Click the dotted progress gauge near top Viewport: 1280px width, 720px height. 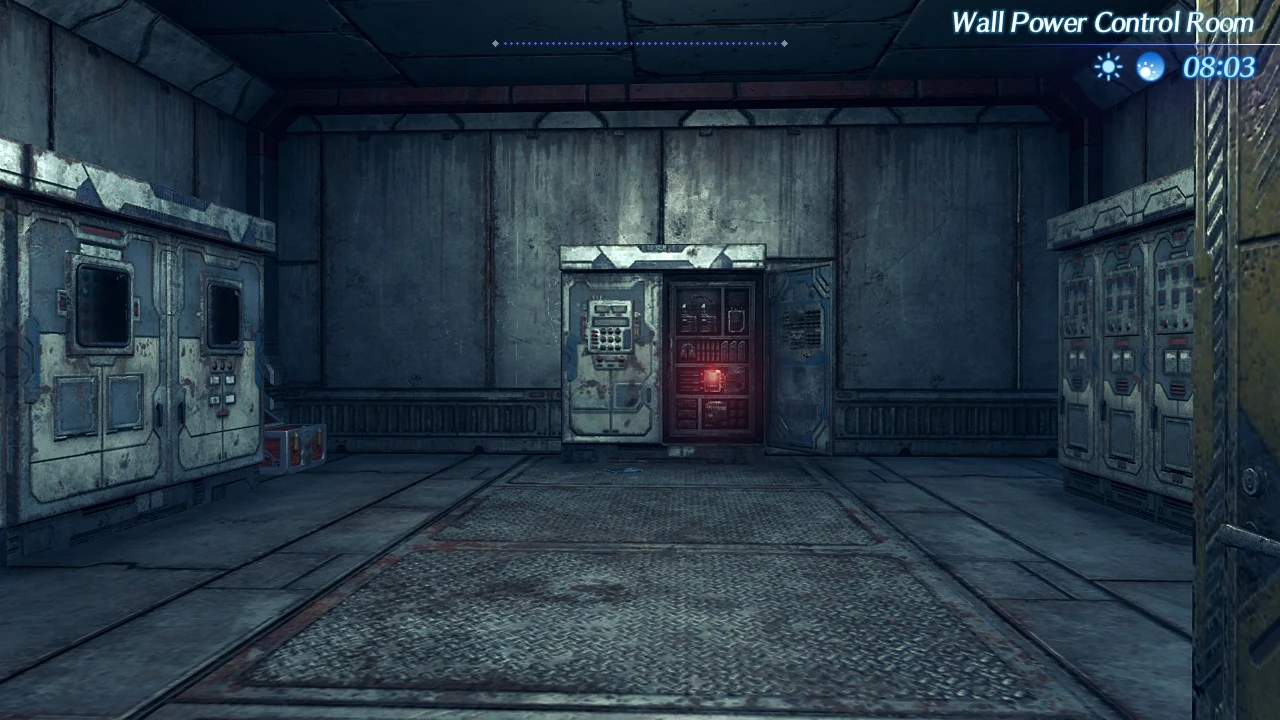(x=640, y=43)
